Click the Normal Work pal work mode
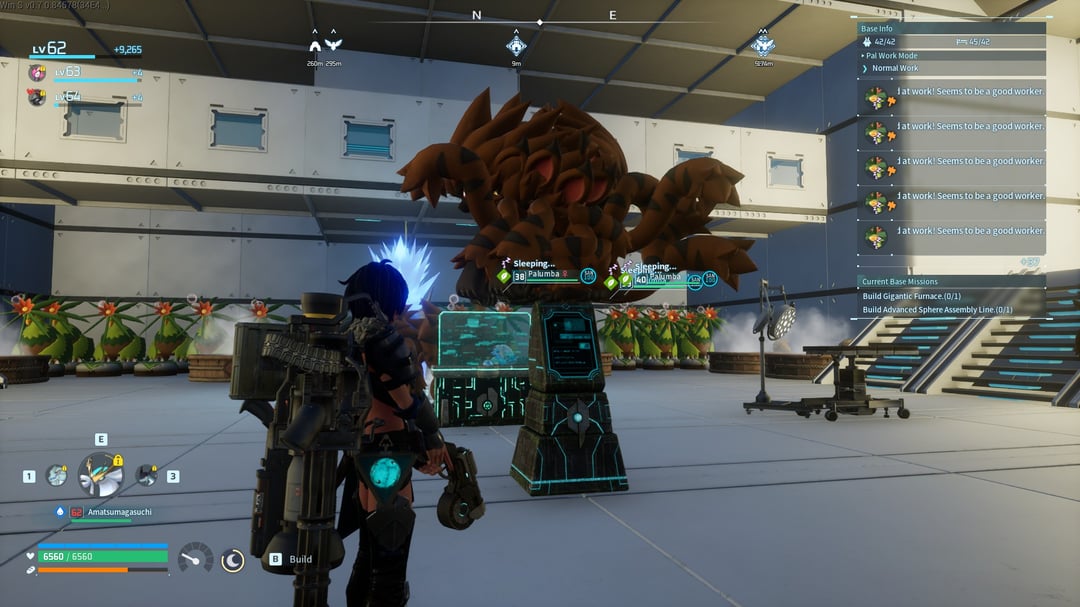This screenshot has width=1080, height=607. [x=895, y=68]
